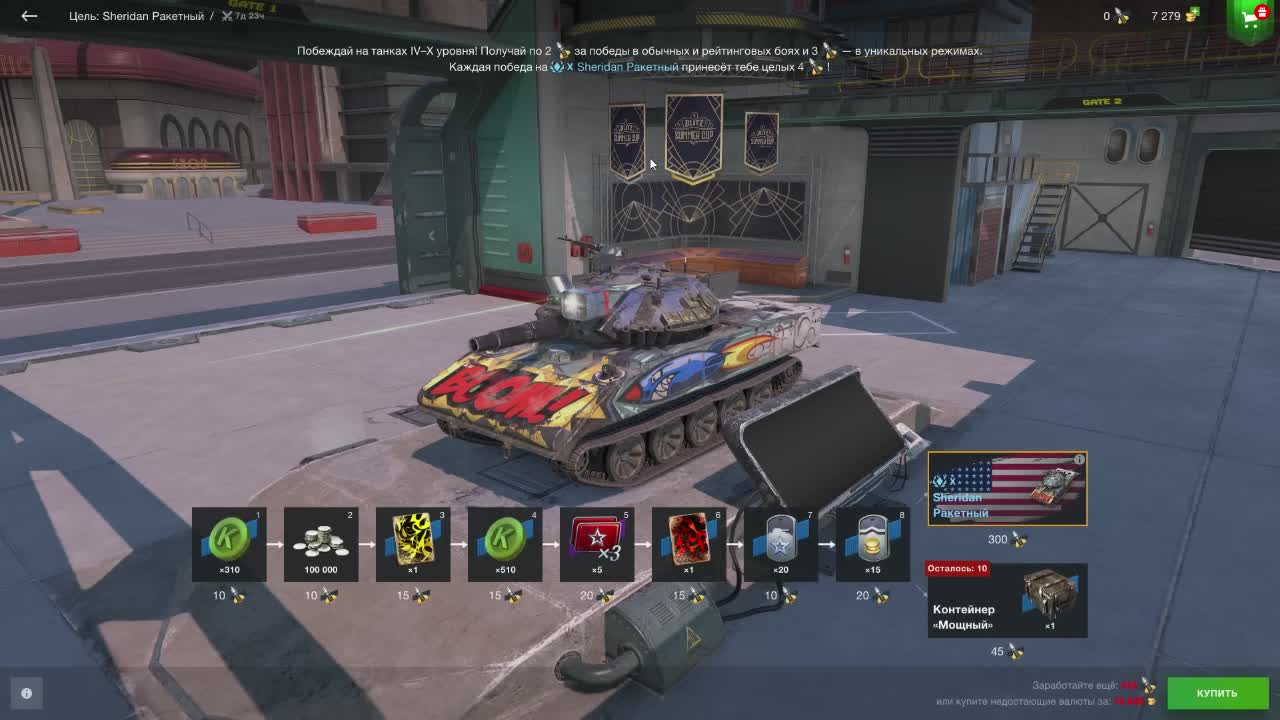Select the camouflage card reward, stage 3
Image resolution: width=1280 pixels, height=720 pixels.
(414, 543)
